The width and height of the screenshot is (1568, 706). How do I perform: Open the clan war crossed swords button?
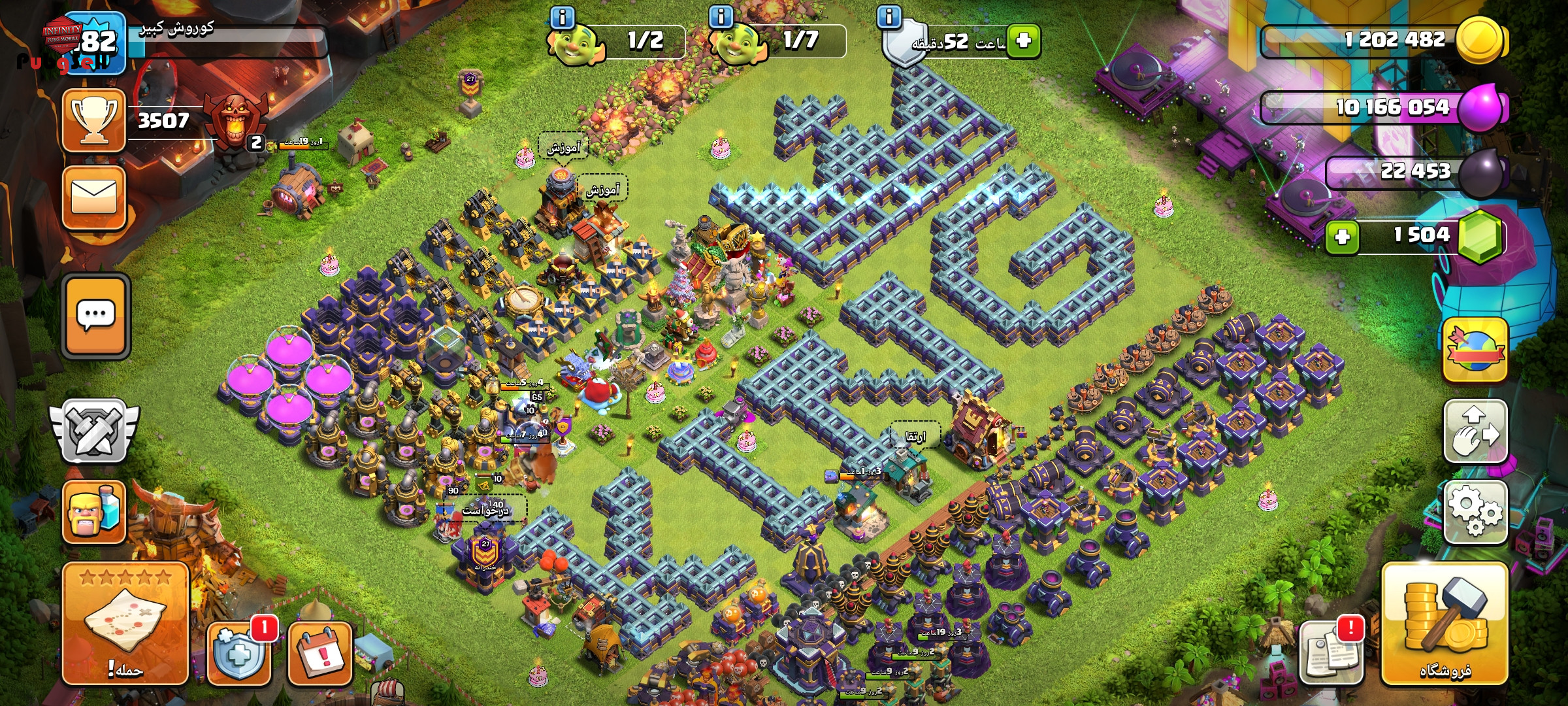click(95, 431)
